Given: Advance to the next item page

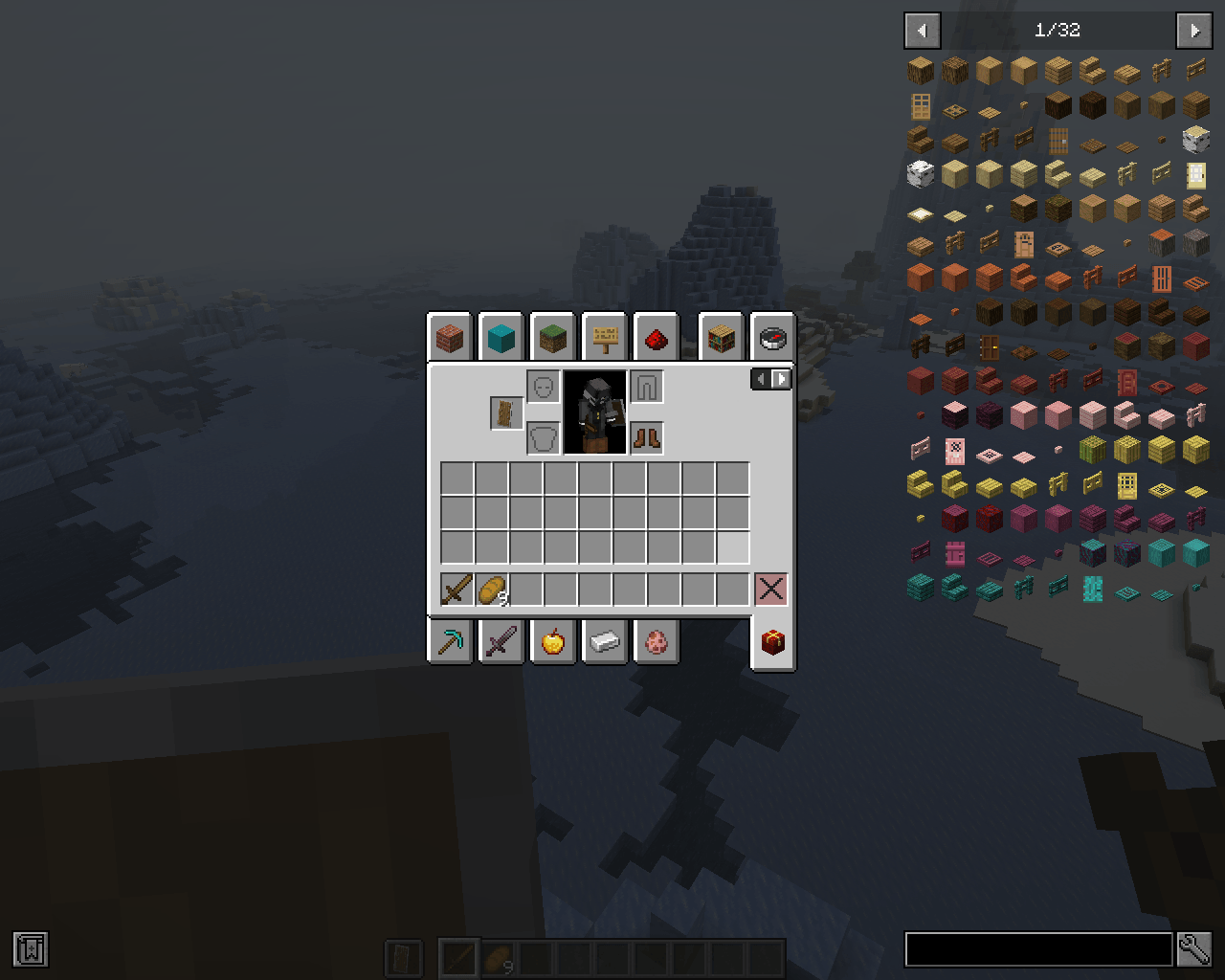Looking at the screenshot, I should click(x=1193, y=31).
